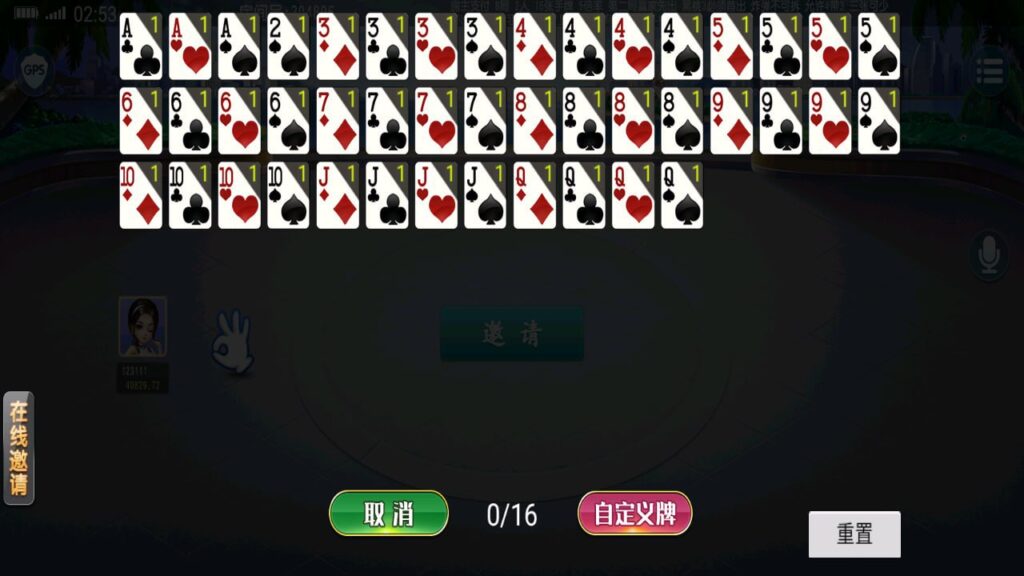Open the 在线邀请 side tab
The width and height of the screenshot is (1024, 576).
(x=19, y=448)
